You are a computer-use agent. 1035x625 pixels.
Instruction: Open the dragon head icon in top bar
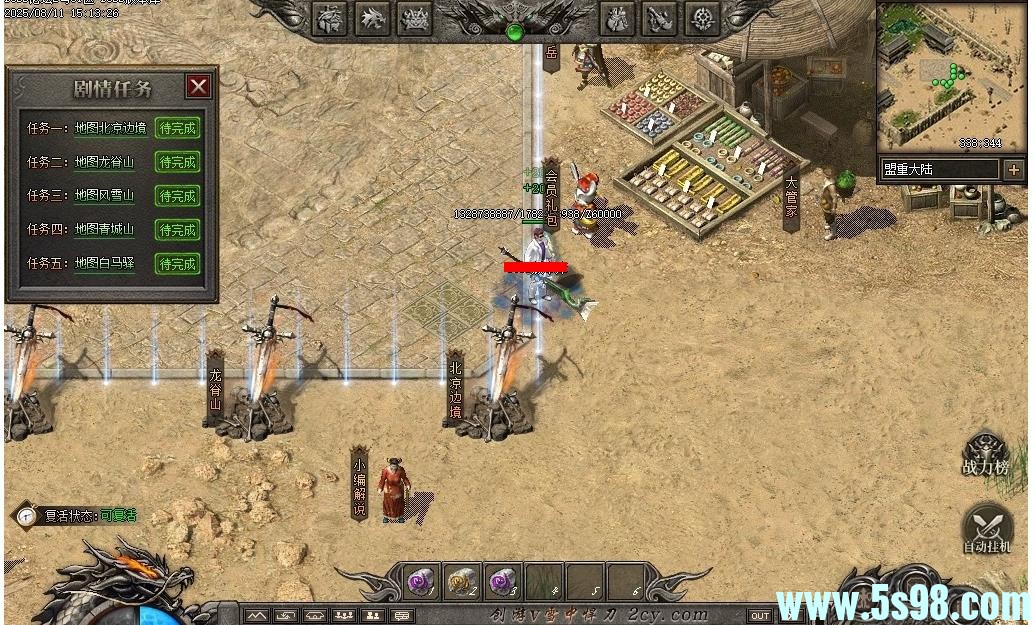click(x=373, y=18)
